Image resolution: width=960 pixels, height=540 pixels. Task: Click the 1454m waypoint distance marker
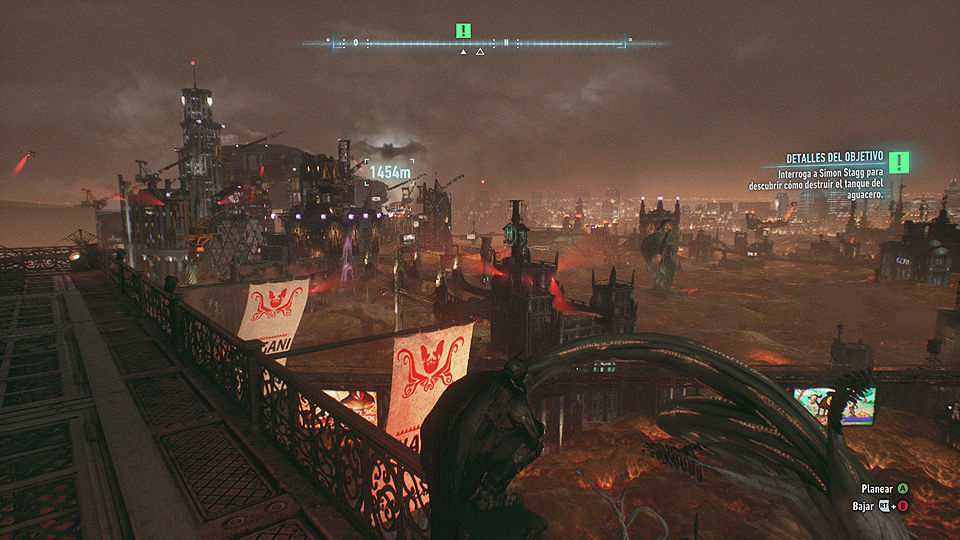click(390, 172)
